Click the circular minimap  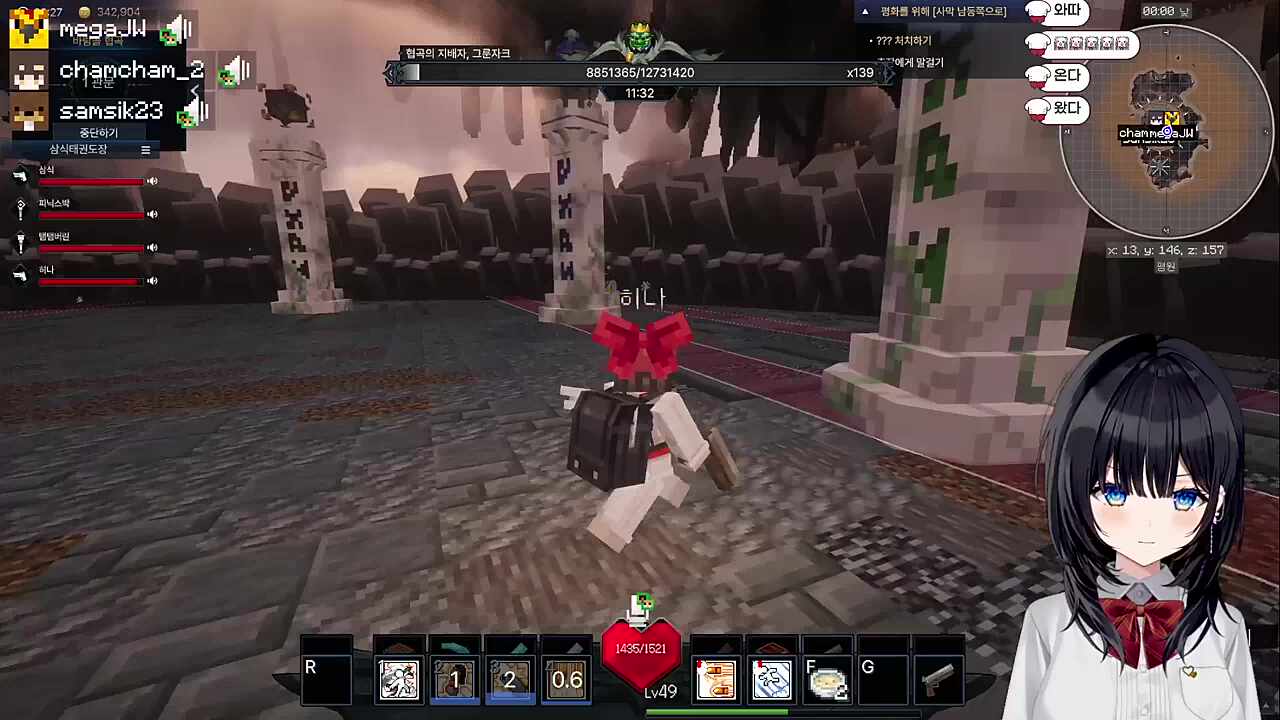pyautogui.click(x=1166, y=132)
